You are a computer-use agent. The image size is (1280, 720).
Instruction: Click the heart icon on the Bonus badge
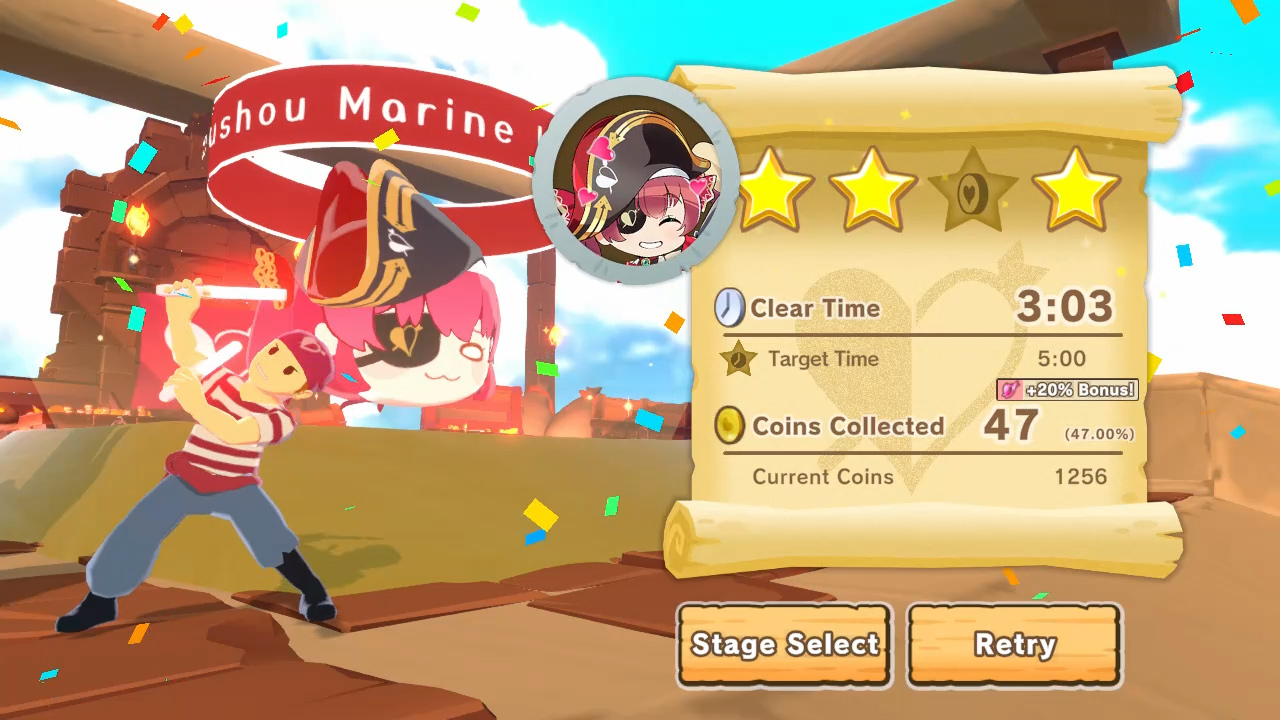[1010, 390]
